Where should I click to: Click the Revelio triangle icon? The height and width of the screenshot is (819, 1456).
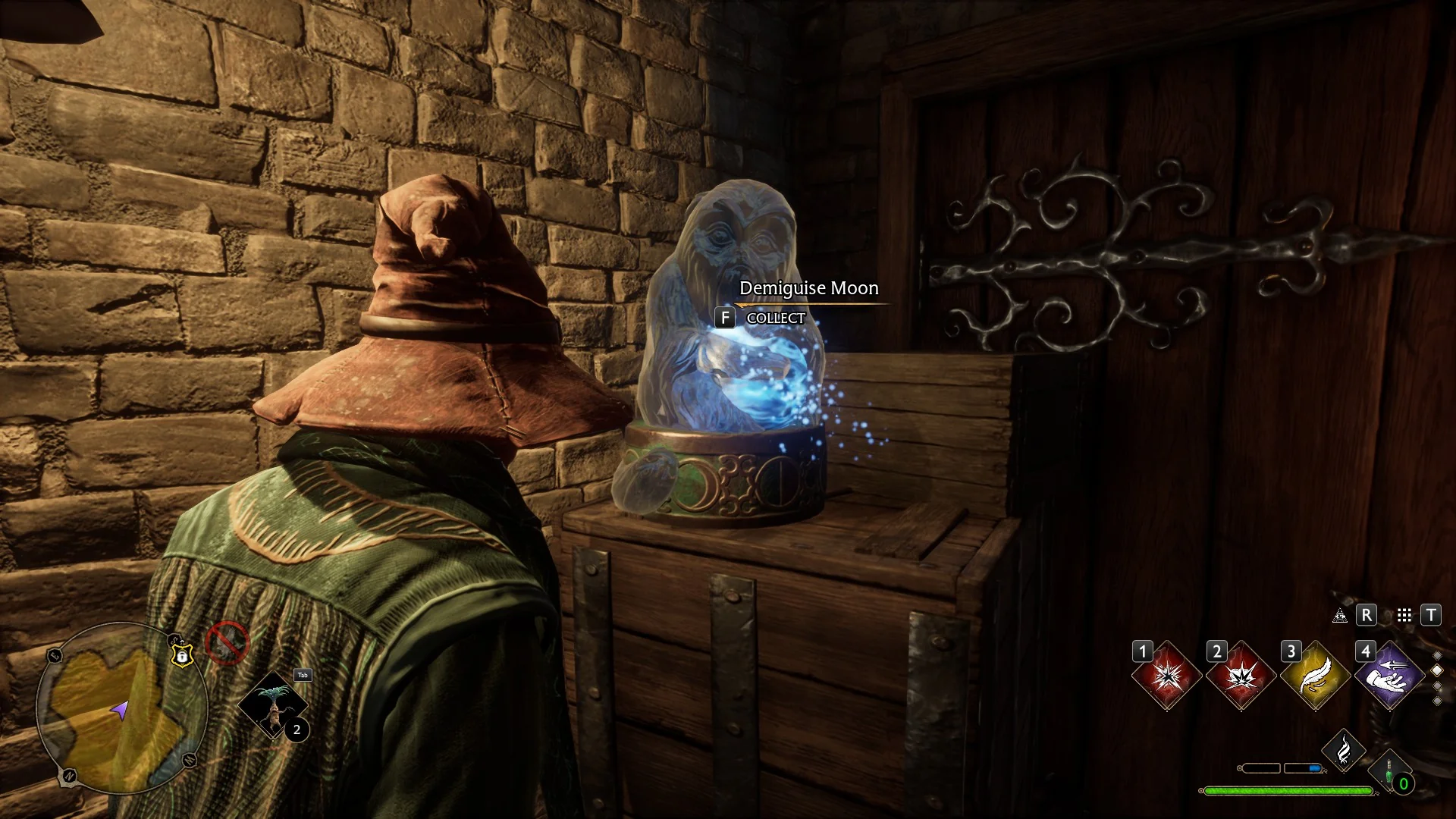pos(1340,616)
